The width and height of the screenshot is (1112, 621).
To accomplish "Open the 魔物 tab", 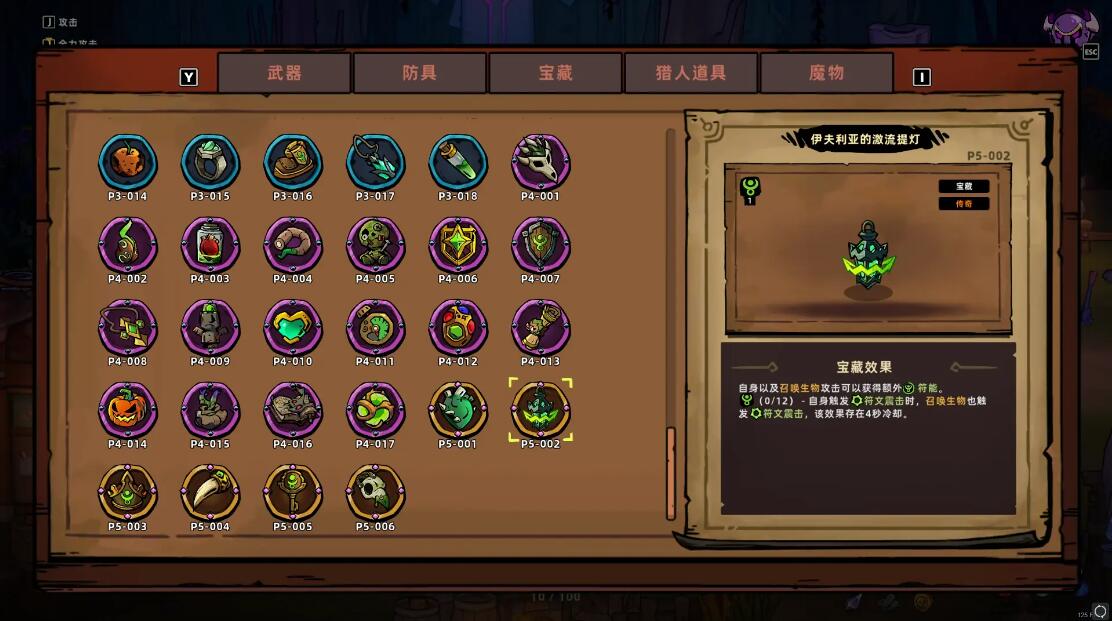I will click(826, 73).
